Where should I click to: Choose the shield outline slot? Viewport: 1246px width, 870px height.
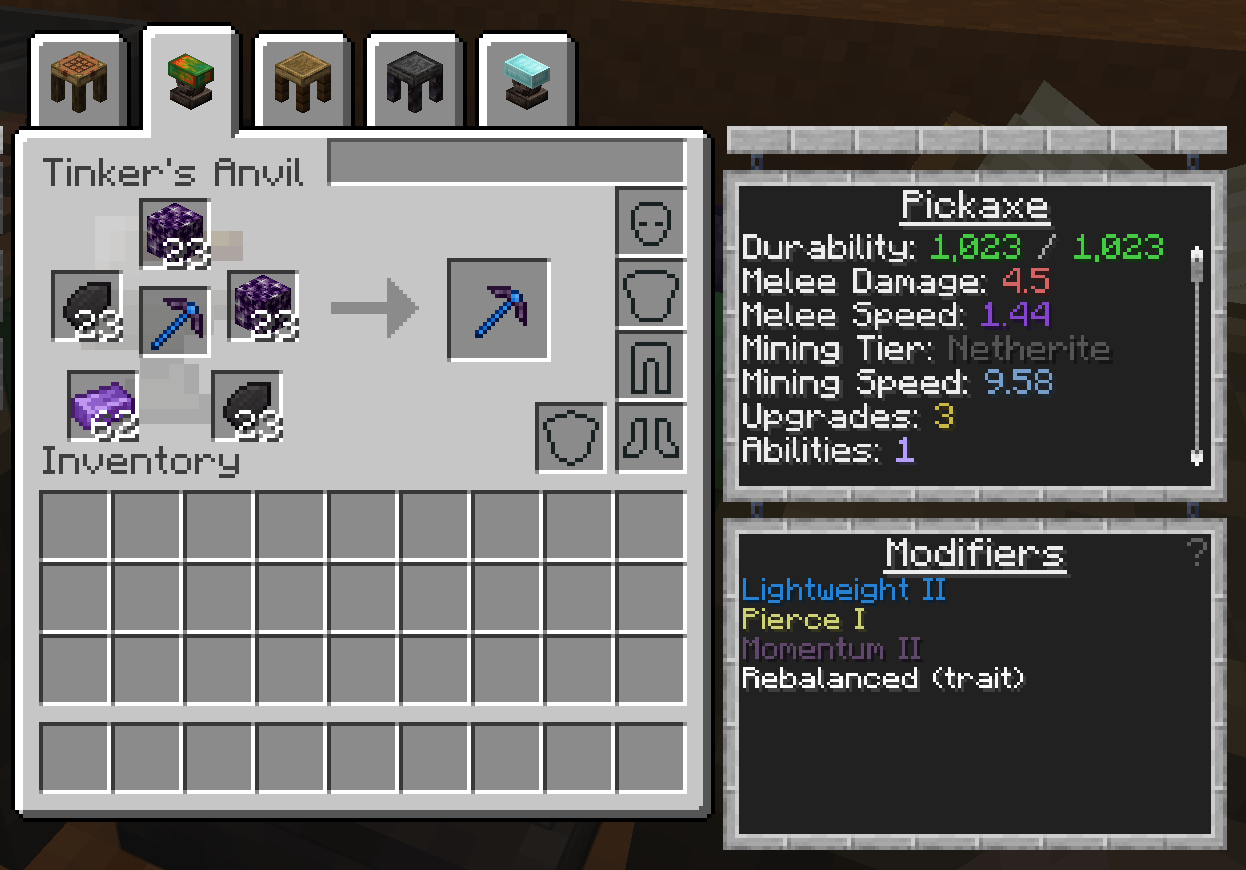pos(571,438)
